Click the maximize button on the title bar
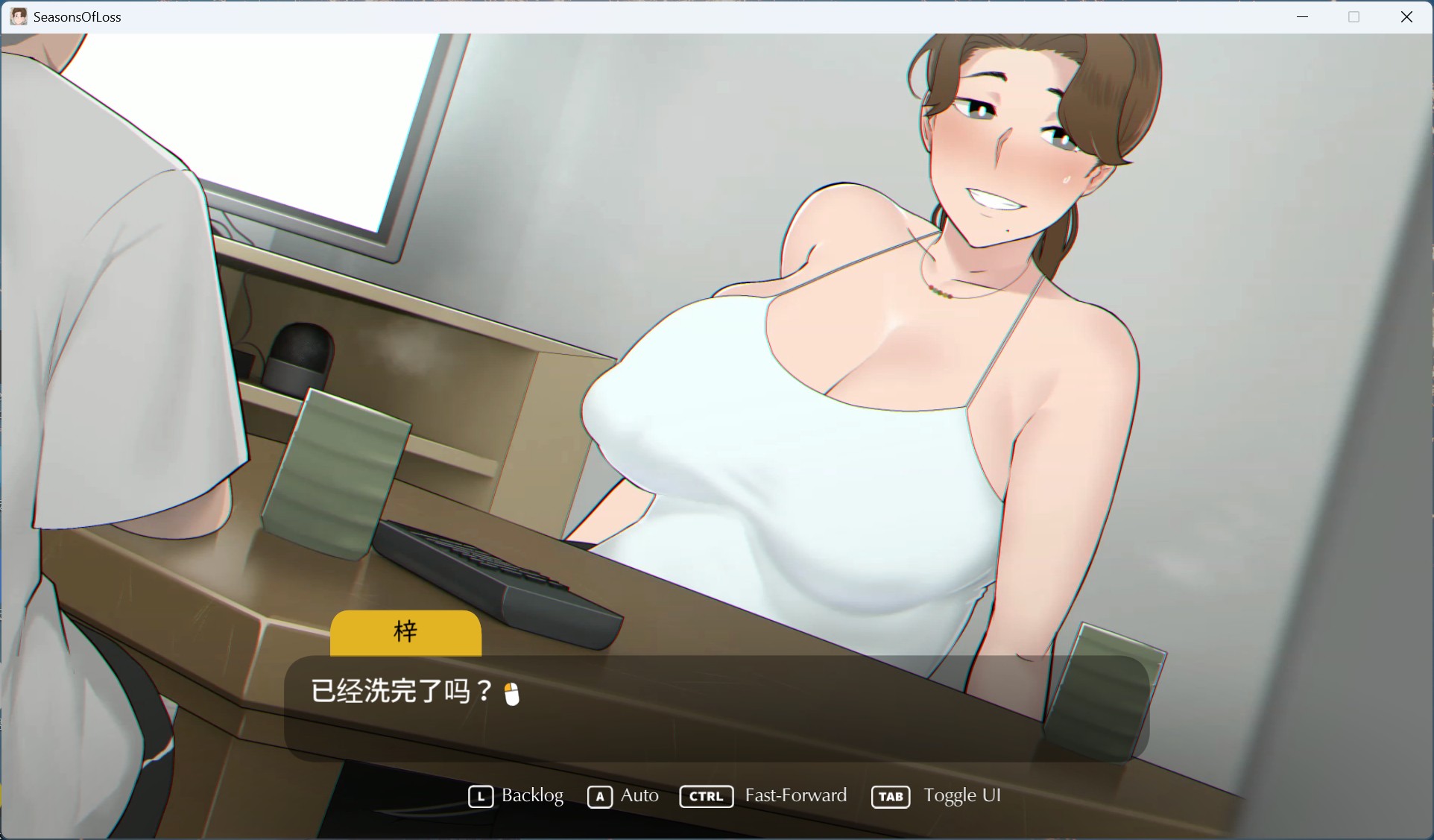The image size is (1434, 840). [1354, 16]
